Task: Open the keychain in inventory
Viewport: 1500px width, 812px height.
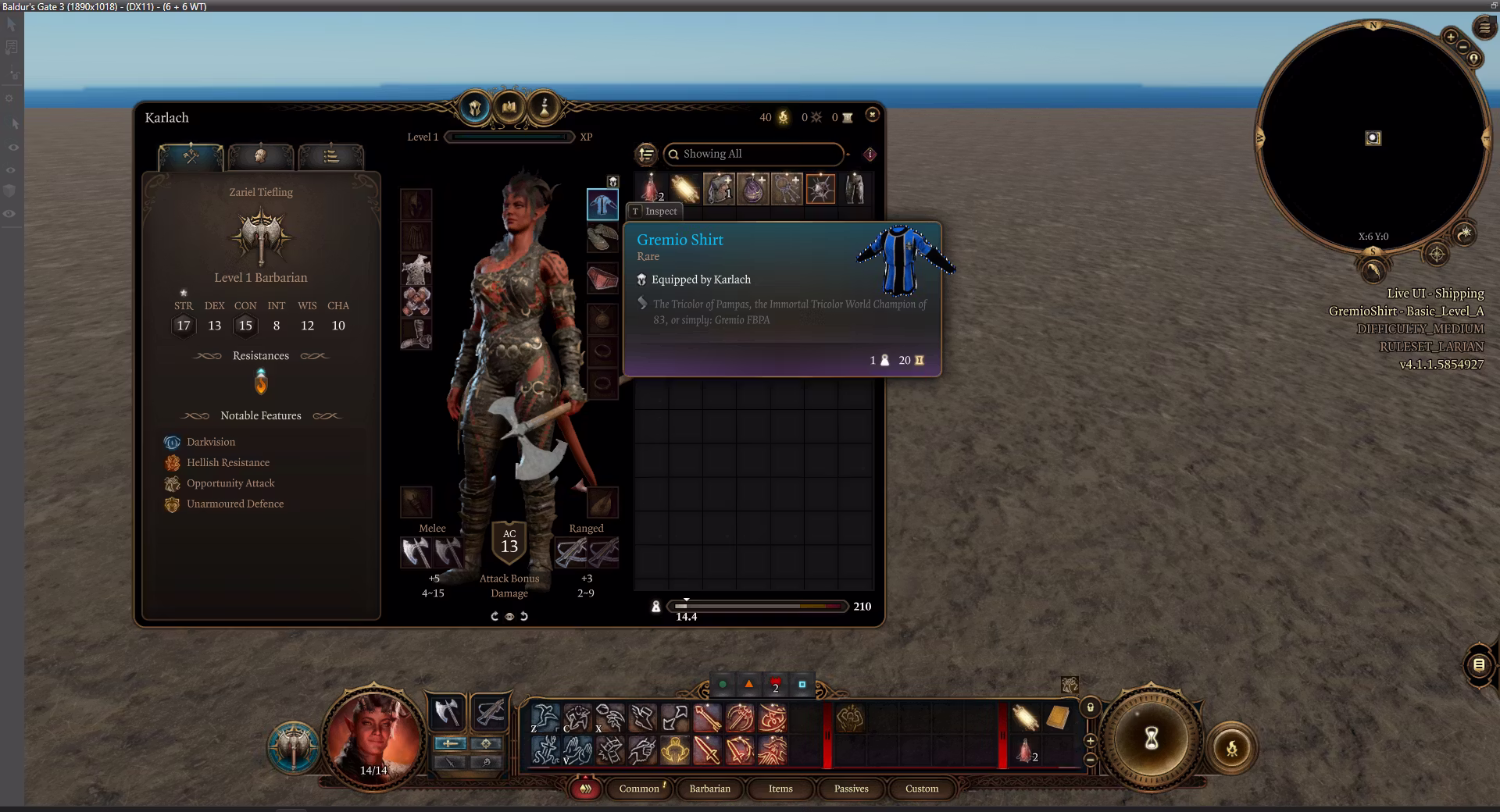Action: click(787, 189)
